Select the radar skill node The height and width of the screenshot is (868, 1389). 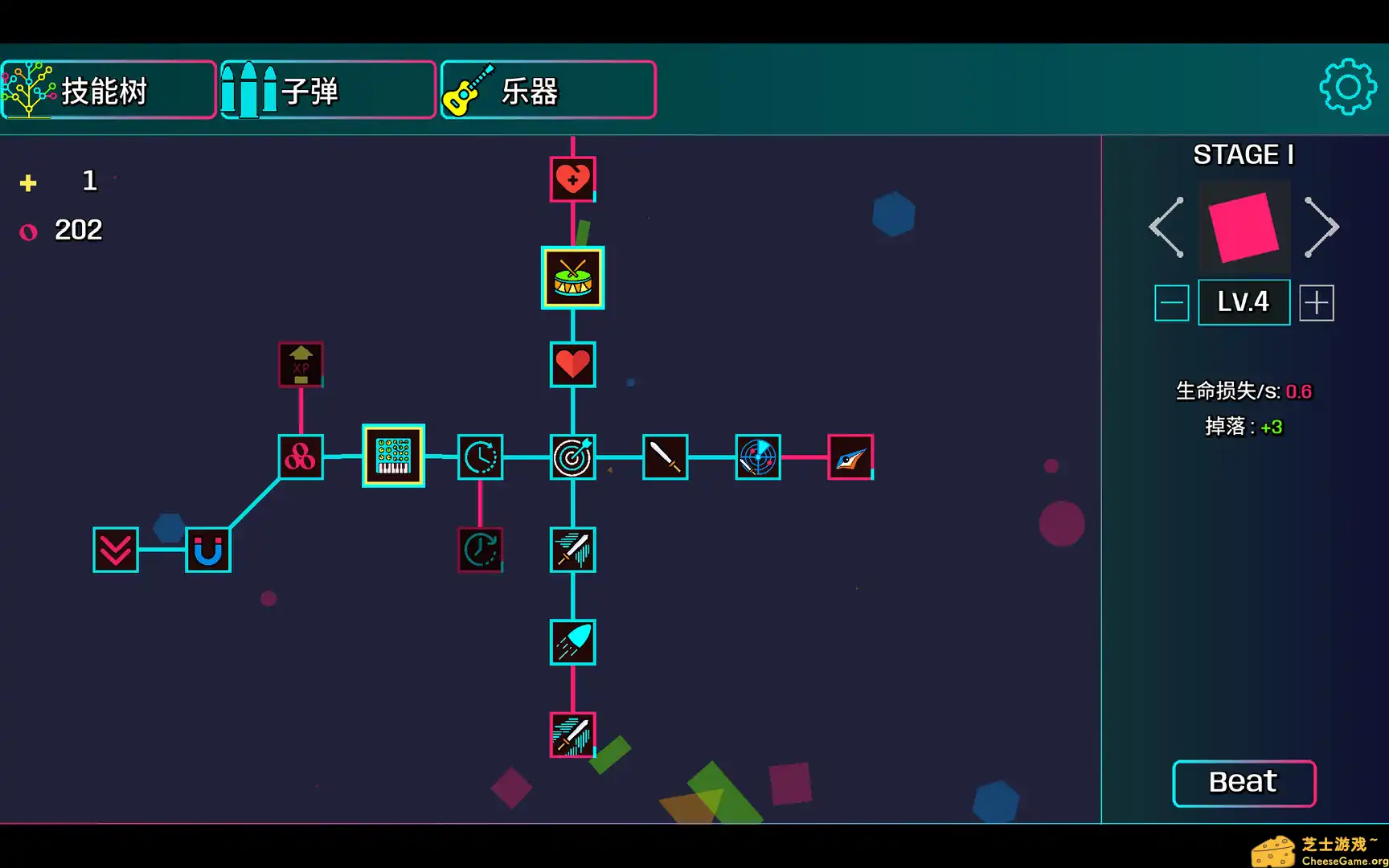tap(757, 457)
